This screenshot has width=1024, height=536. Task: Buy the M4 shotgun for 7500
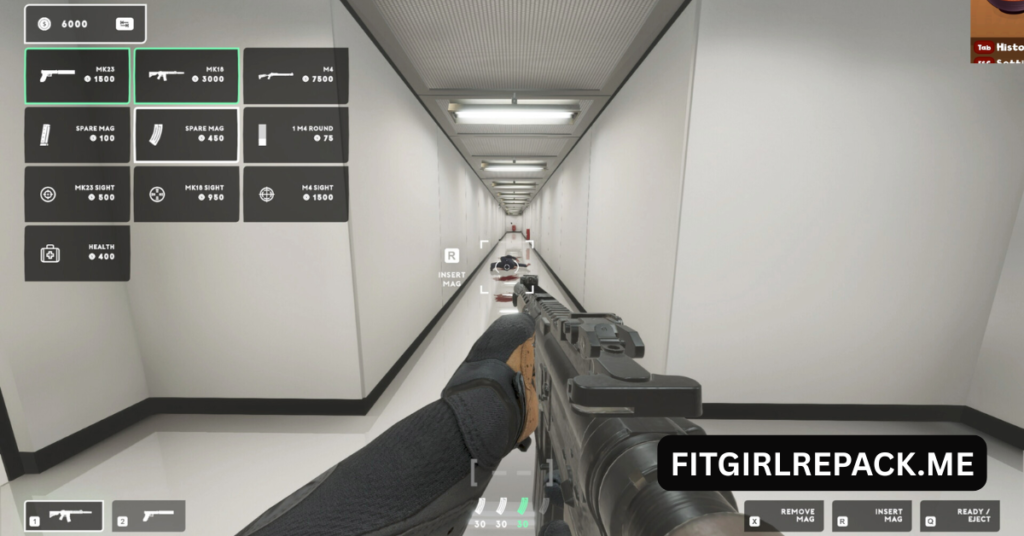[x=295, y=75]
